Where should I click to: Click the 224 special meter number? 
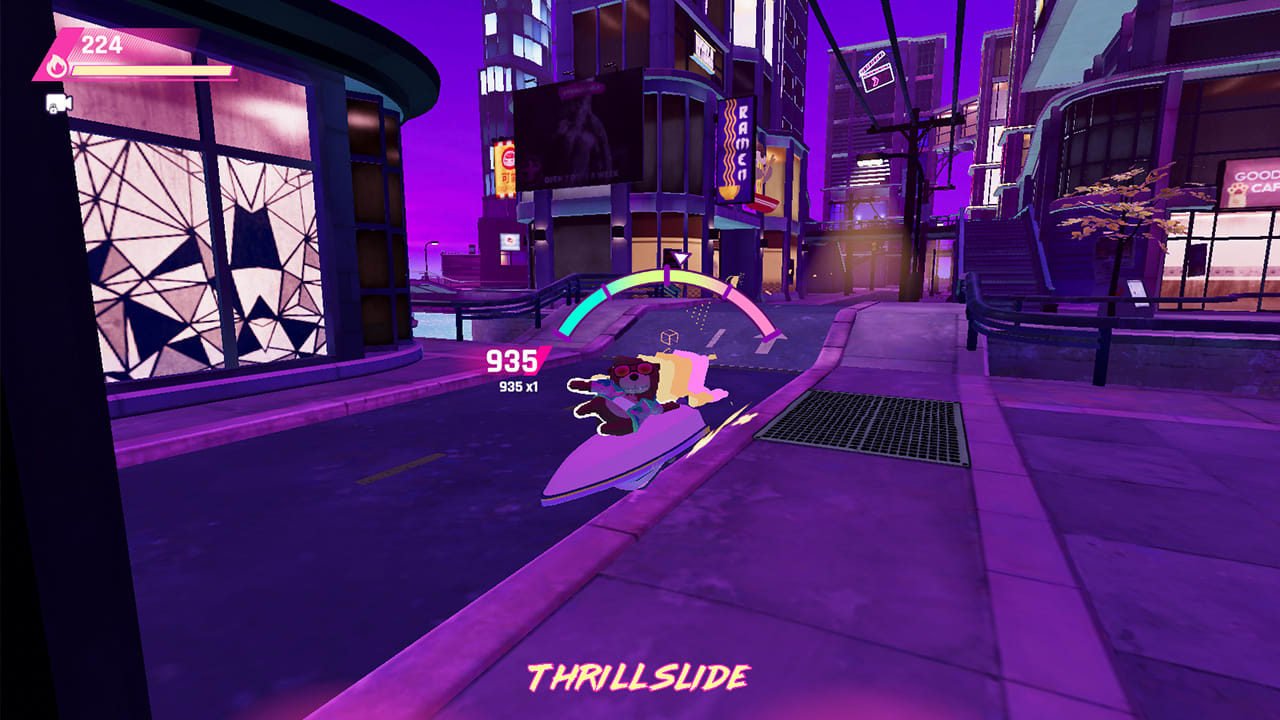tap(96, 42)
